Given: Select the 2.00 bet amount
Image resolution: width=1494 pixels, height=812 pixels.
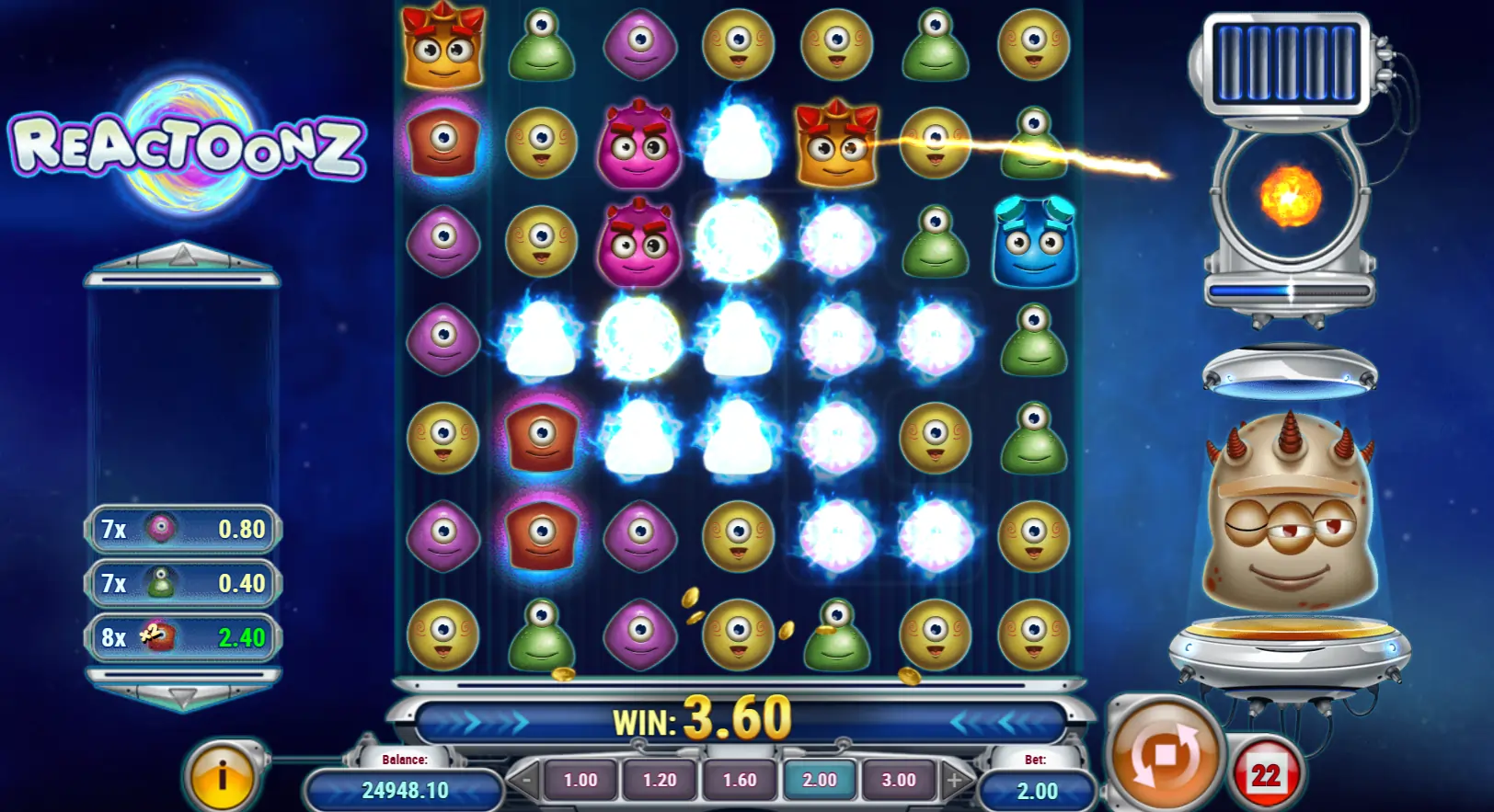Looking at the screenshot, I should pos(820,781).
